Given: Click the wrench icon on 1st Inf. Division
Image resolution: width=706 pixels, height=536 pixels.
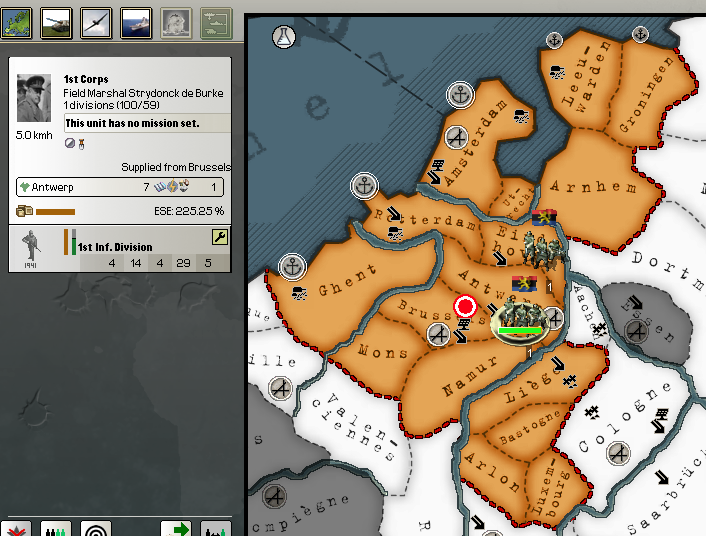Looking at the screenshot, I should click(220, 237).
